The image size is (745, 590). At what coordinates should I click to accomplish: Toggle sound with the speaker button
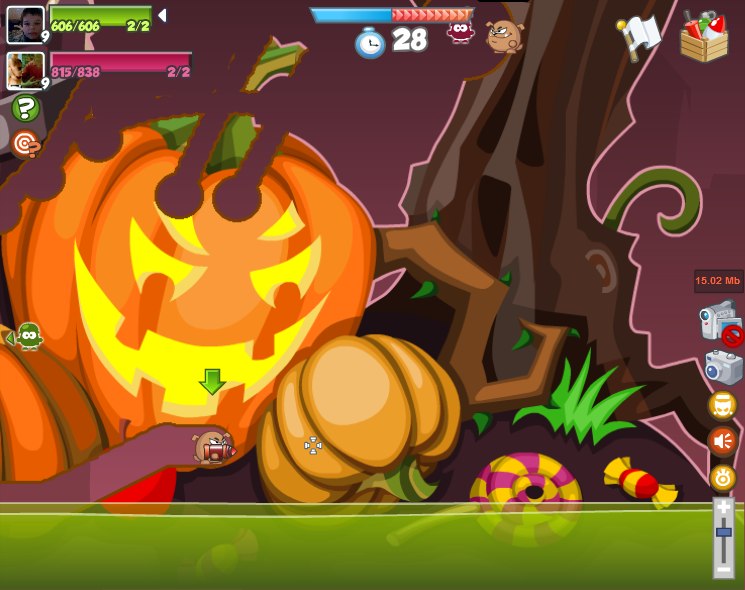pos(722,441)
